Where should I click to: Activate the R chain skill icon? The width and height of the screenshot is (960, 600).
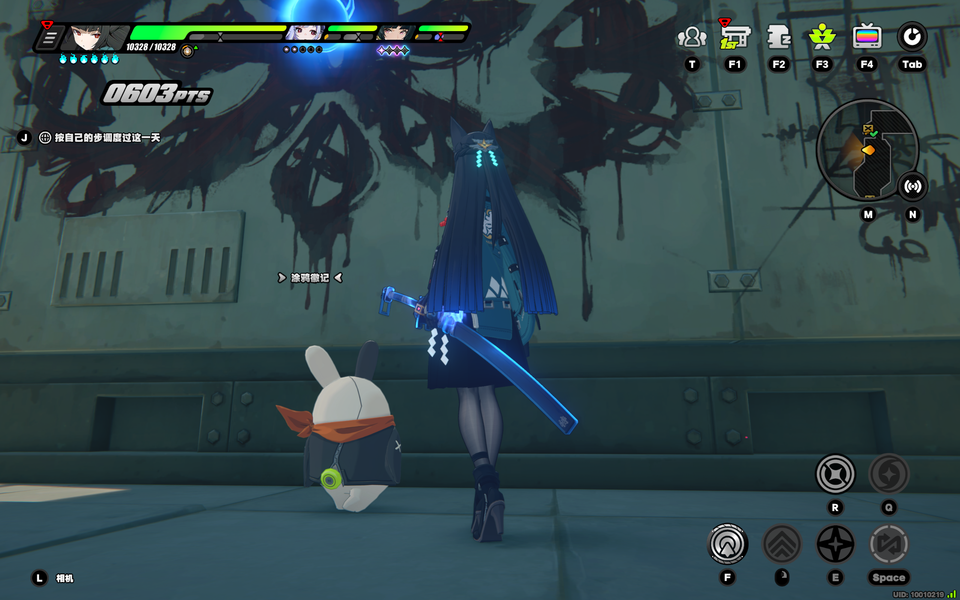(x=835, y=473)
